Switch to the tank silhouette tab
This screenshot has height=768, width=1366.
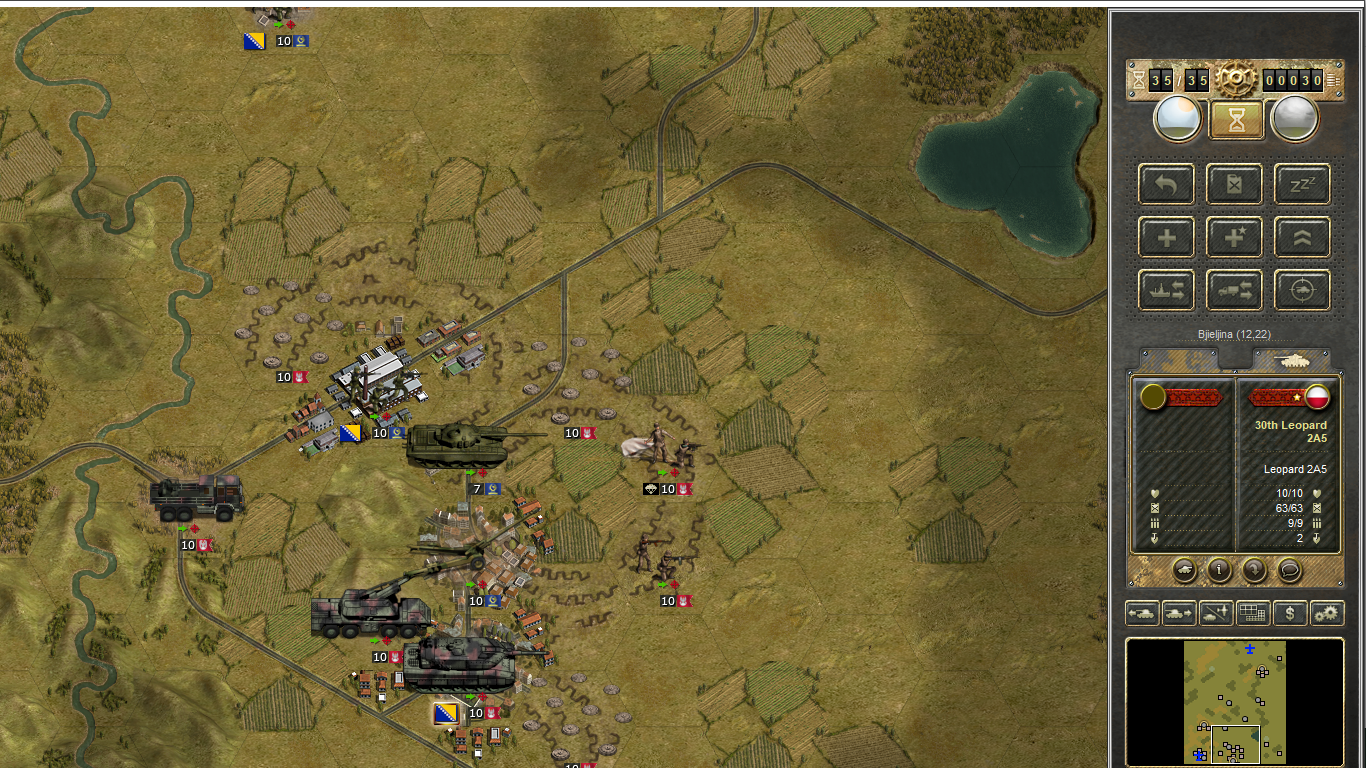point(1292,360)
